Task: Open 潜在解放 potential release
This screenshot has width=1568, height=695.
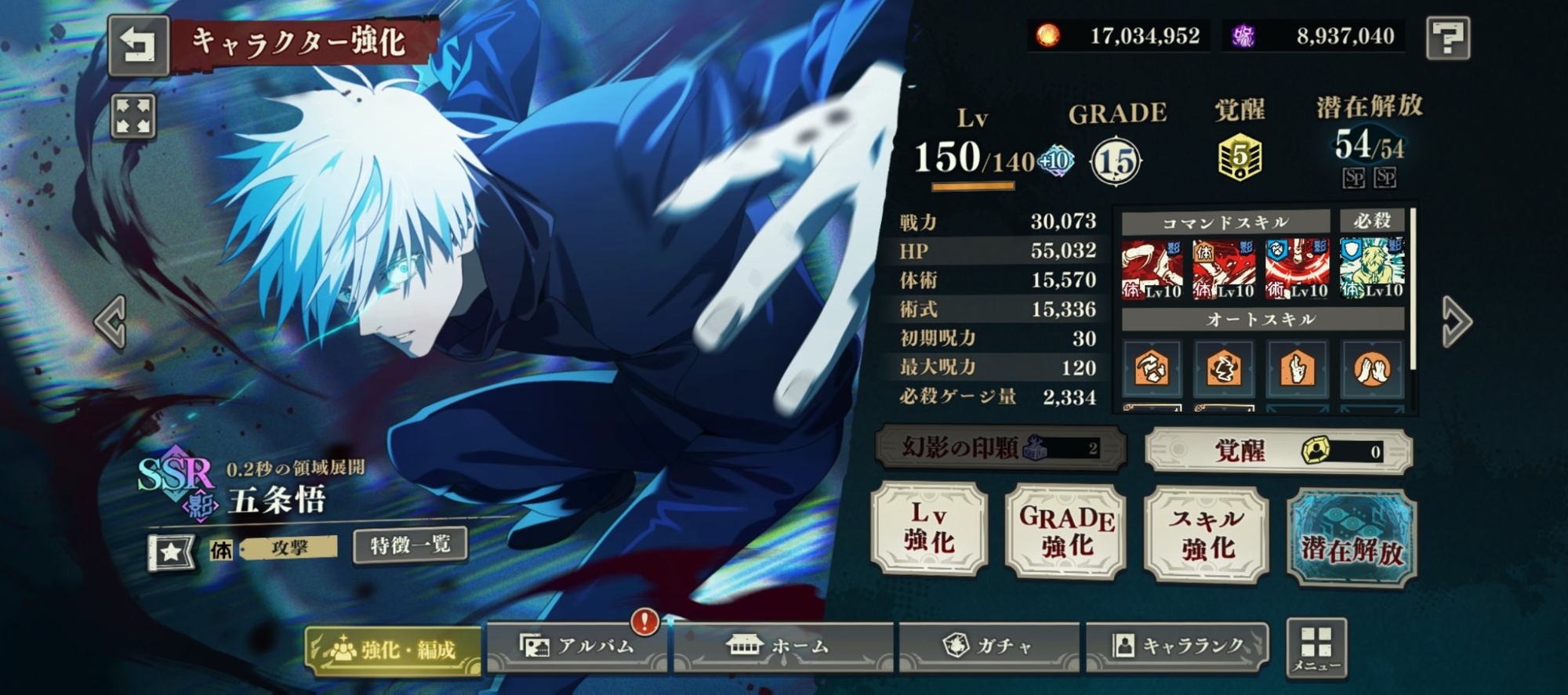Action: pos(1352,537)
